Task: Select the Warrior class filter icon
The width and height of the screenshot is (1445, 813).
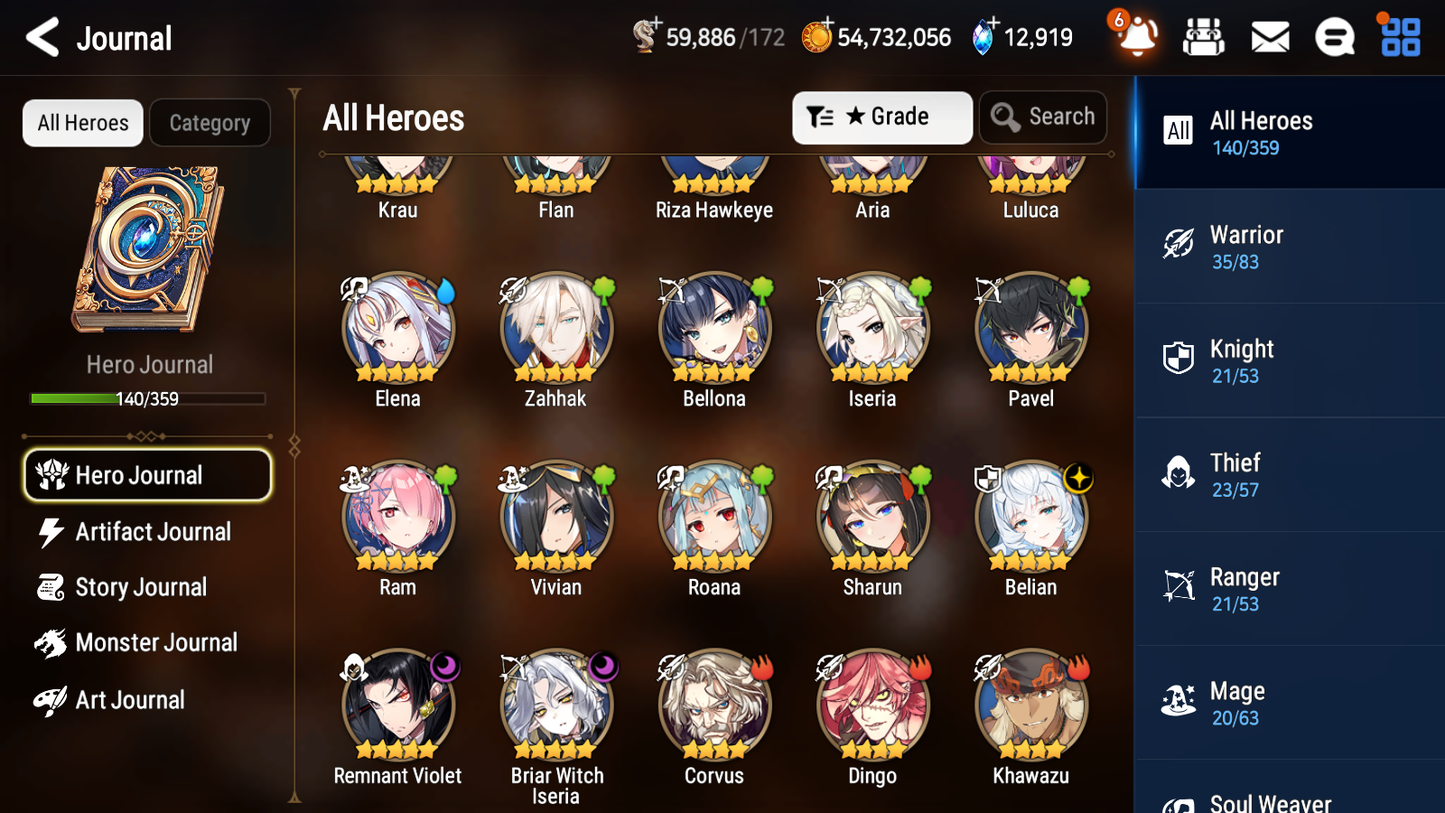Action: pos(1179,244)
